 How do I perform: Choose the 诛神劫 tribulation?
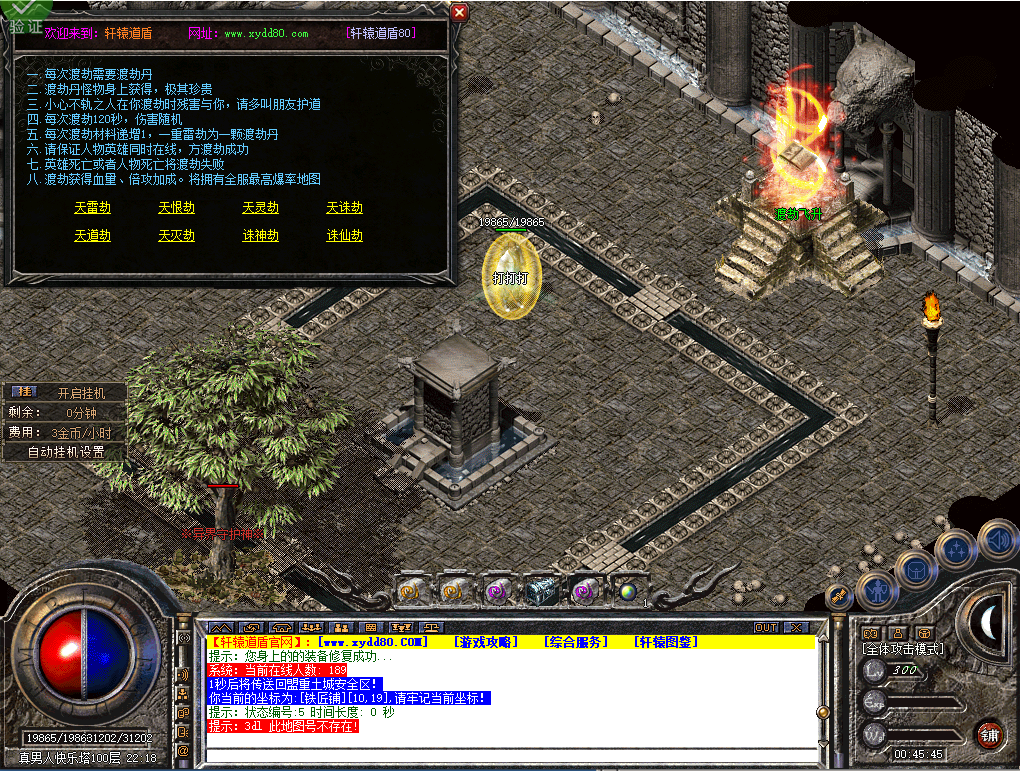point(260,236)
